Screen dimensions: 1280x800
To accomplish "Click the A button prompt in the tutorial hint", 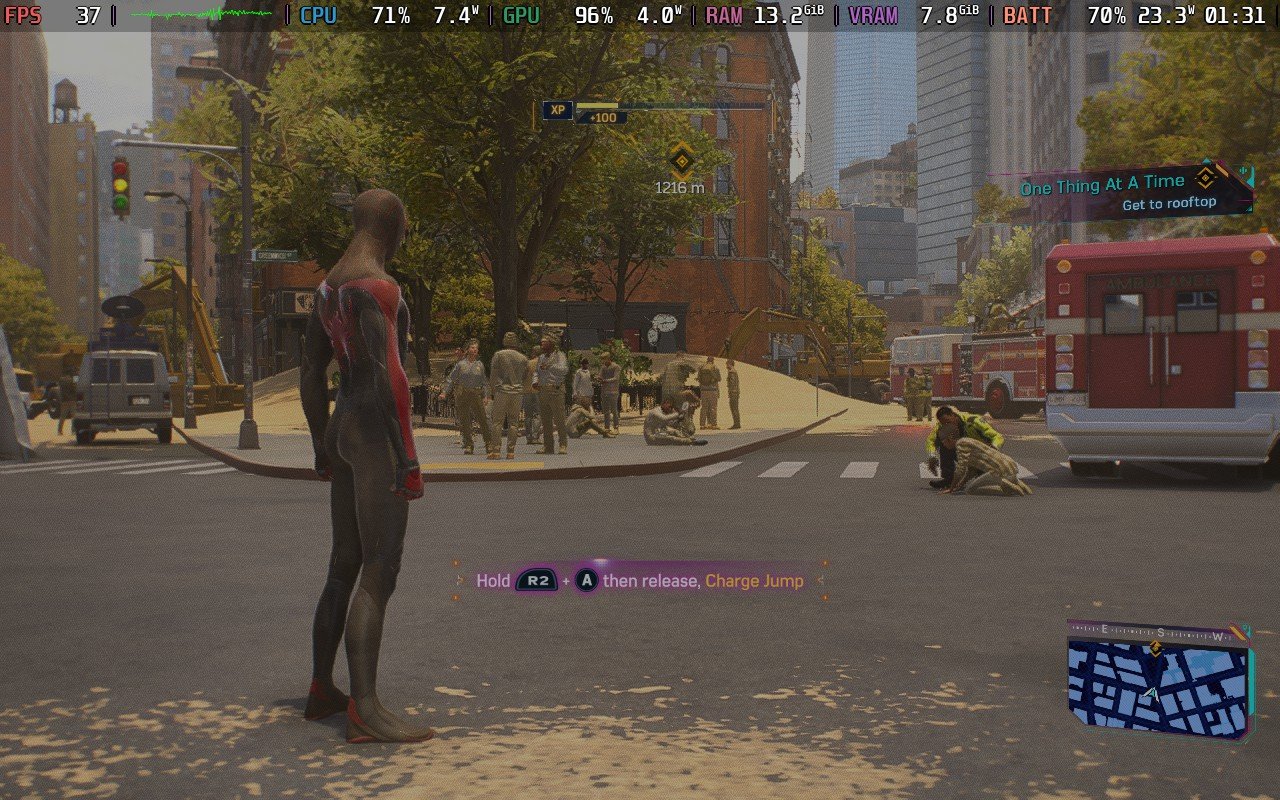I will point(586,580).
